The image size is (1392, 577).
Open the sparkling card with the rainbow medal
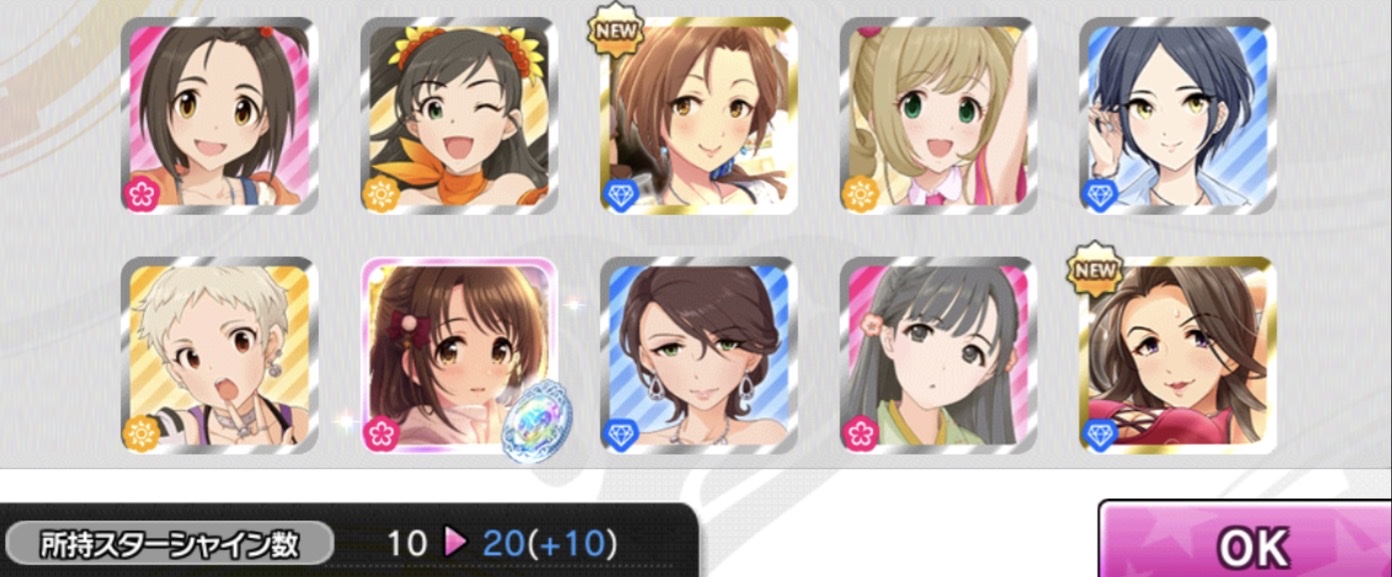(459, 356)
